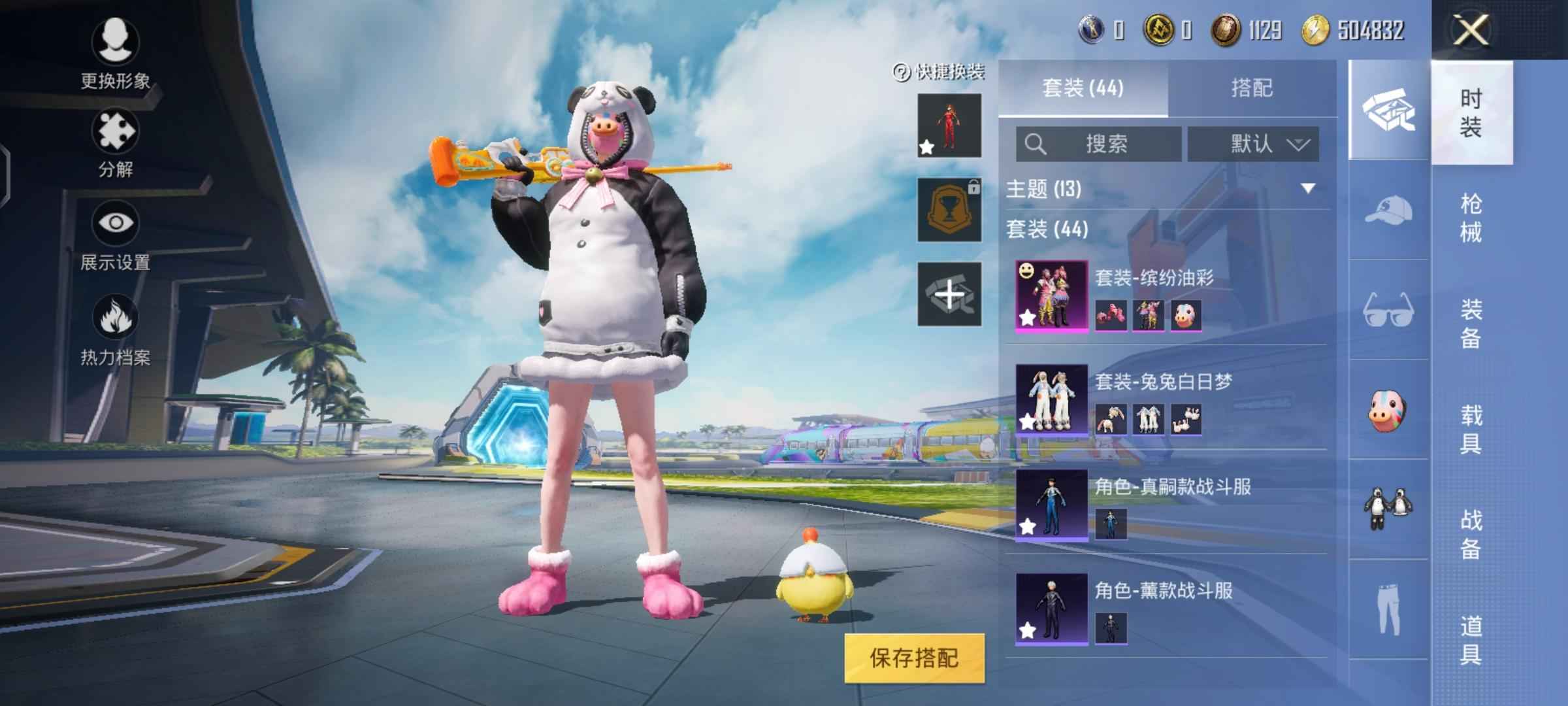The height and width of the screenshot is (706, 1568).
Task: Open the 载具 vehicles category
Action: [1471, 429]
